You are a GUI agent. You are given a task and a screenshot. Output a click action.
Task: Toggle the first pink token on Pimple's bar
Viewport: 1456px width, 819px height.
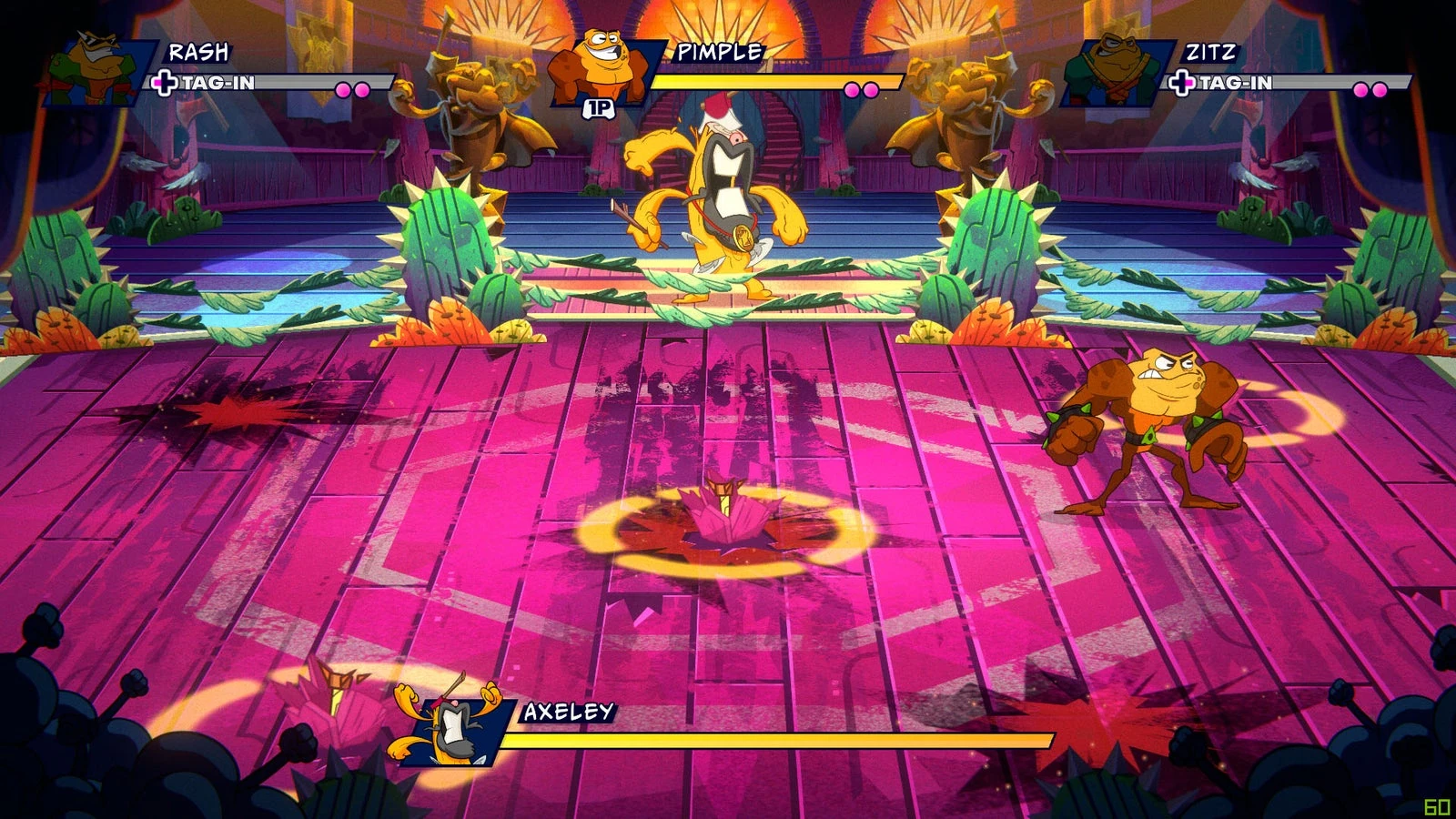[852, 88]
